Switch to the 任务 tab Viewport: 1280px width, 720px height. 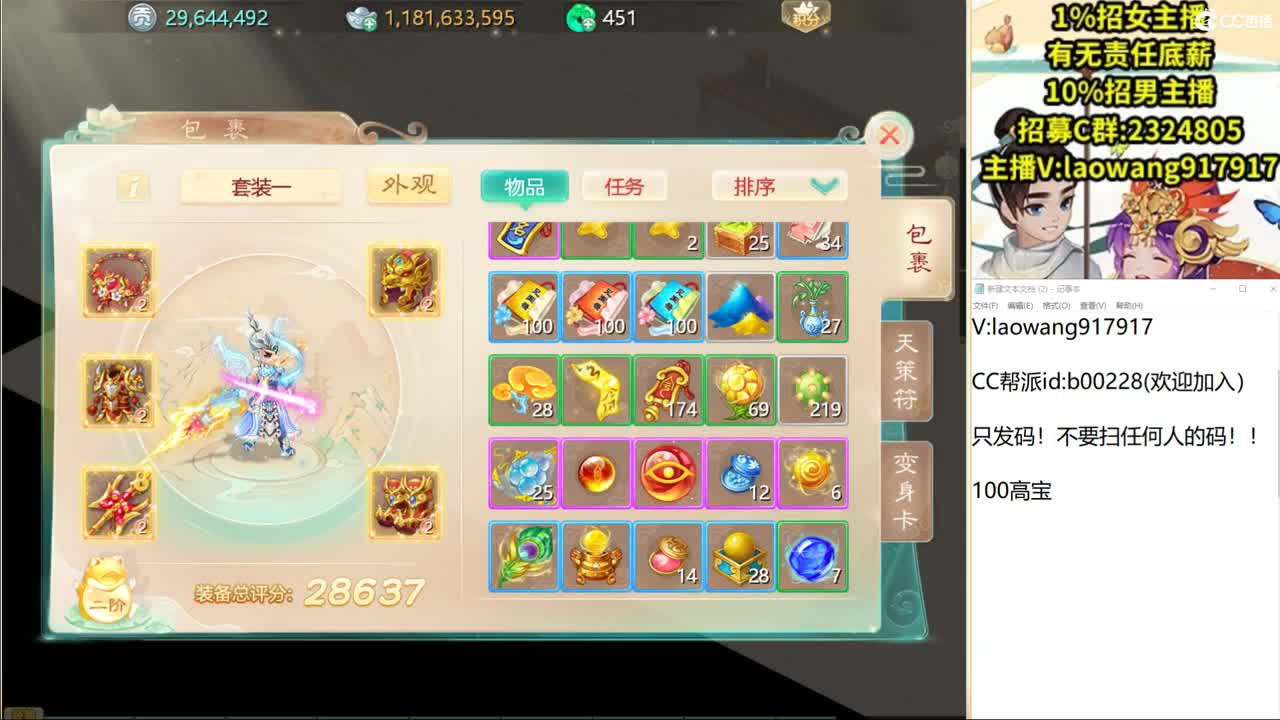coord(625,186)
